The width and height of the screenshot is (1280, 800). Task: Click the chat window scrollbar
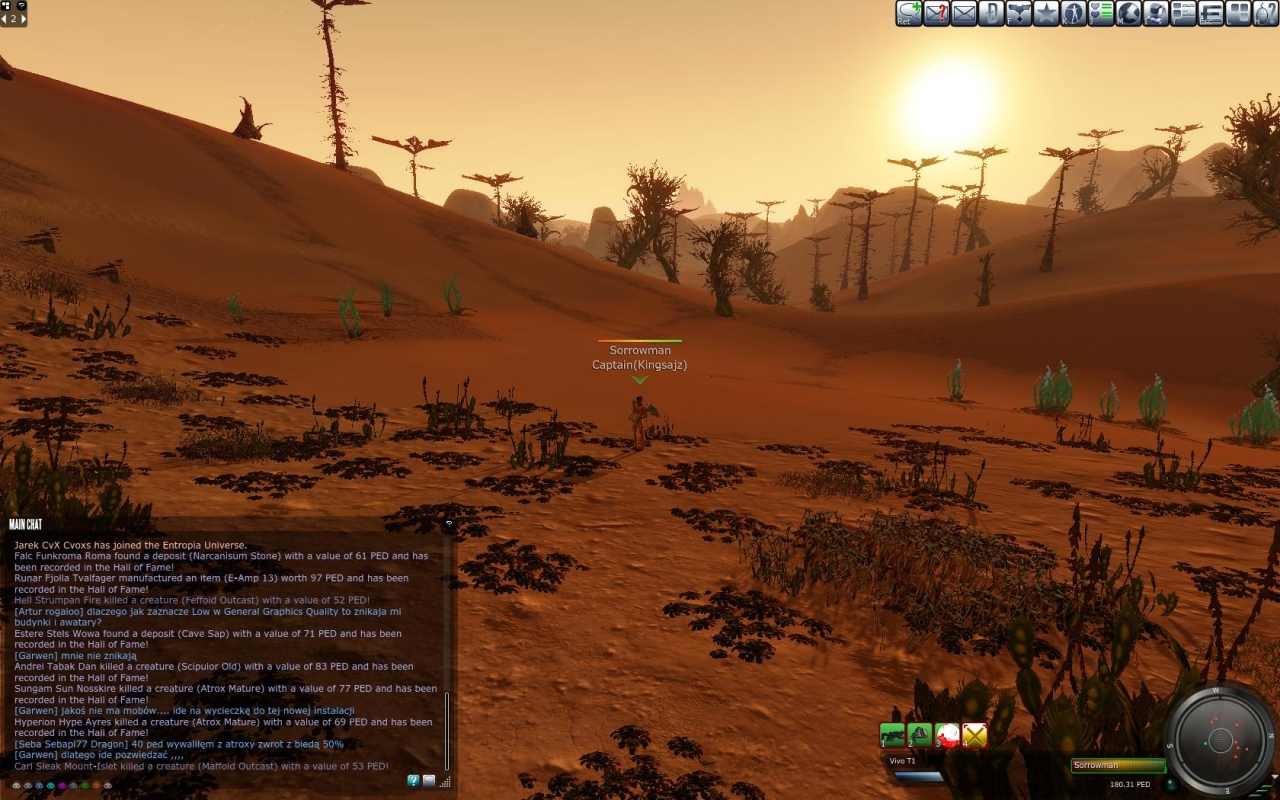click(x=447, y=730)
